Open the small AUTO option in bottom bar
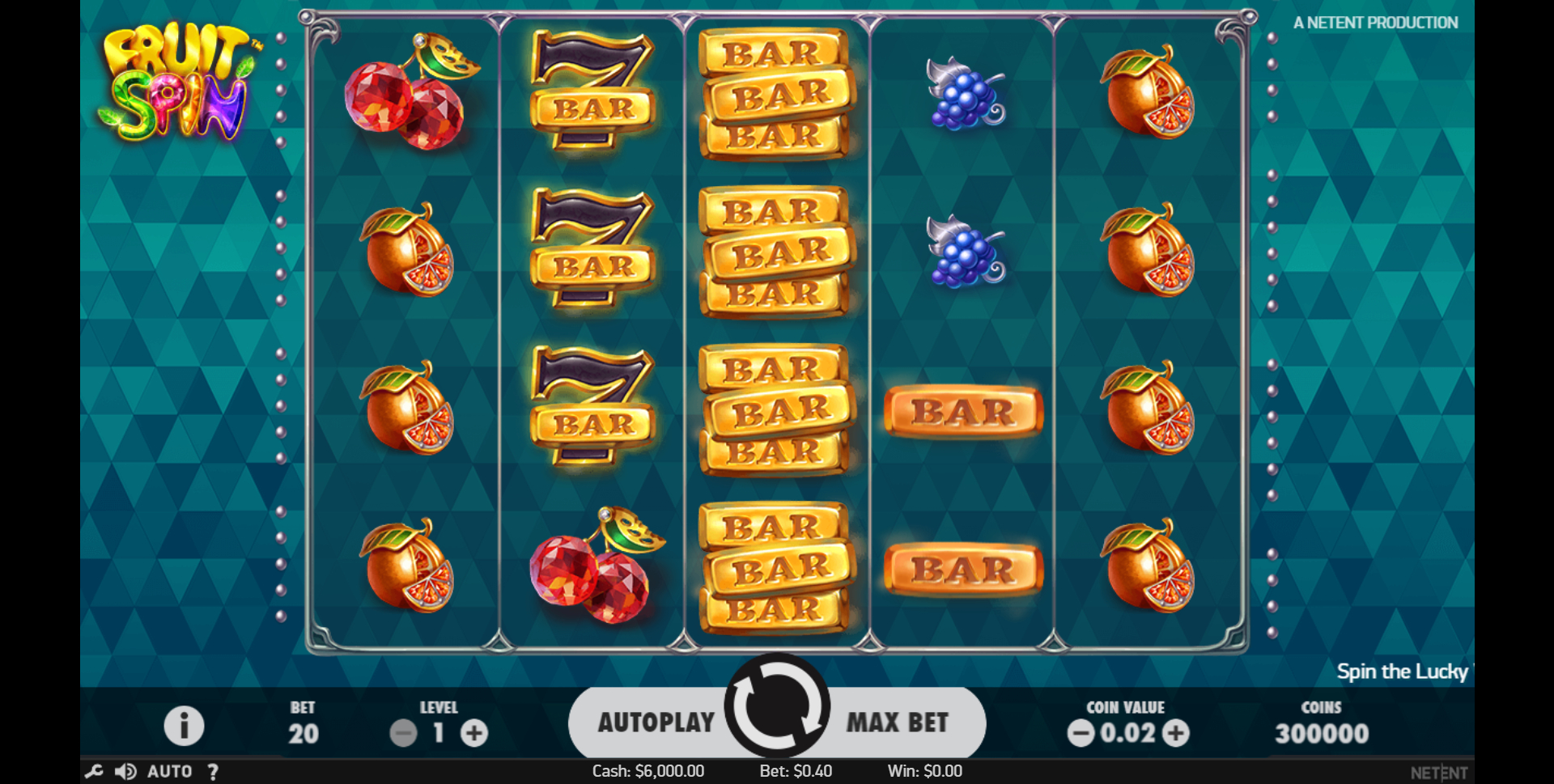This screenshot has width=1554, height=784. (169, 772)
